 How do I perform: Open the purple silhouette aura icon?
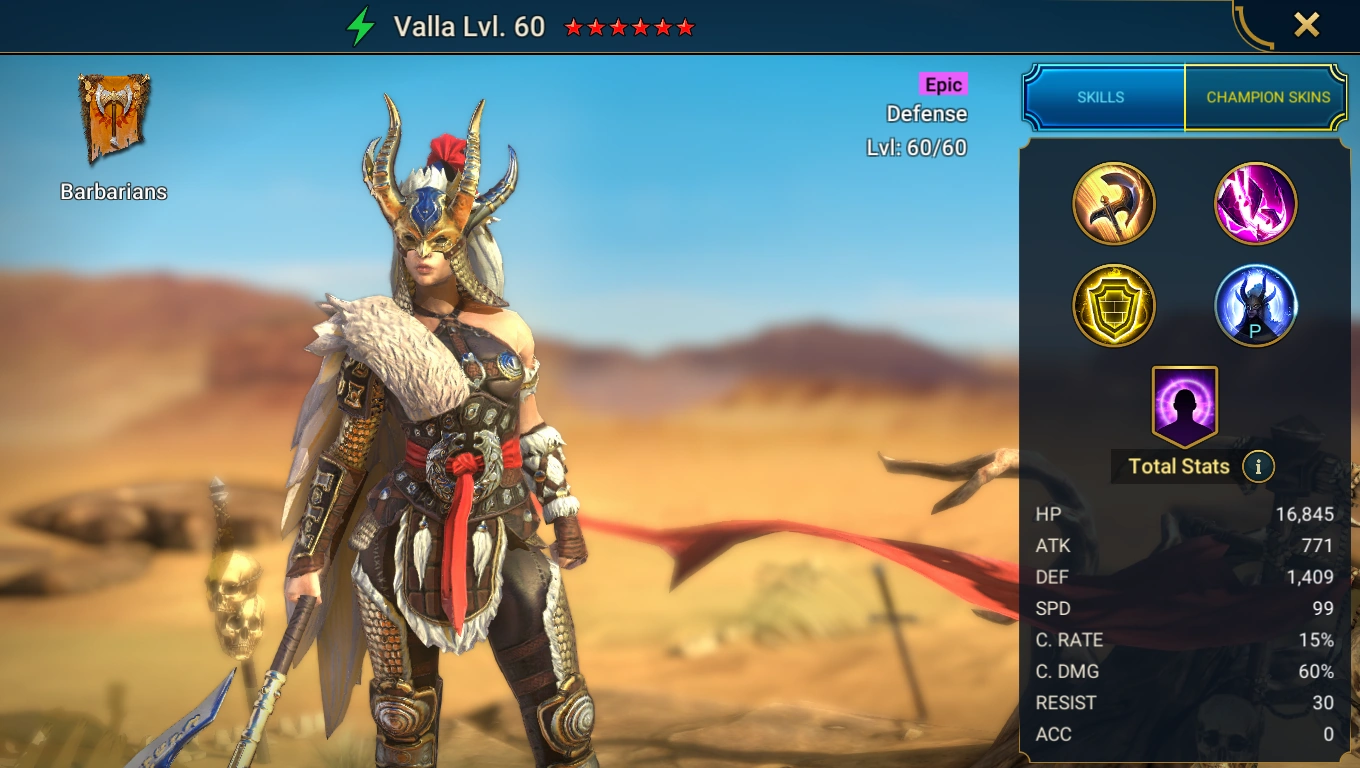point(1185,406)
